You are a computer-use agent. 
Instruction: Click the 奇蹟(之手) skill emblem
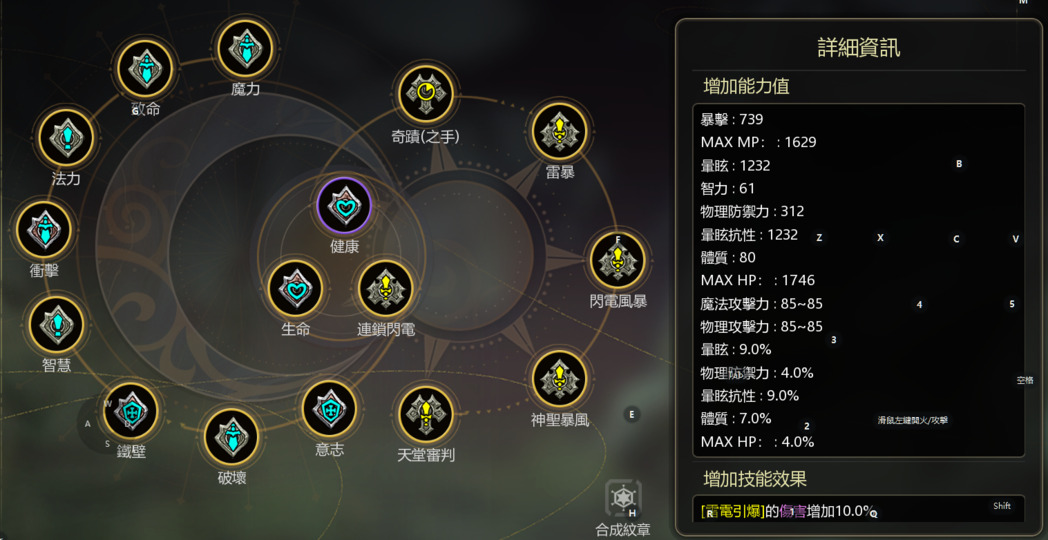point(426,94)
